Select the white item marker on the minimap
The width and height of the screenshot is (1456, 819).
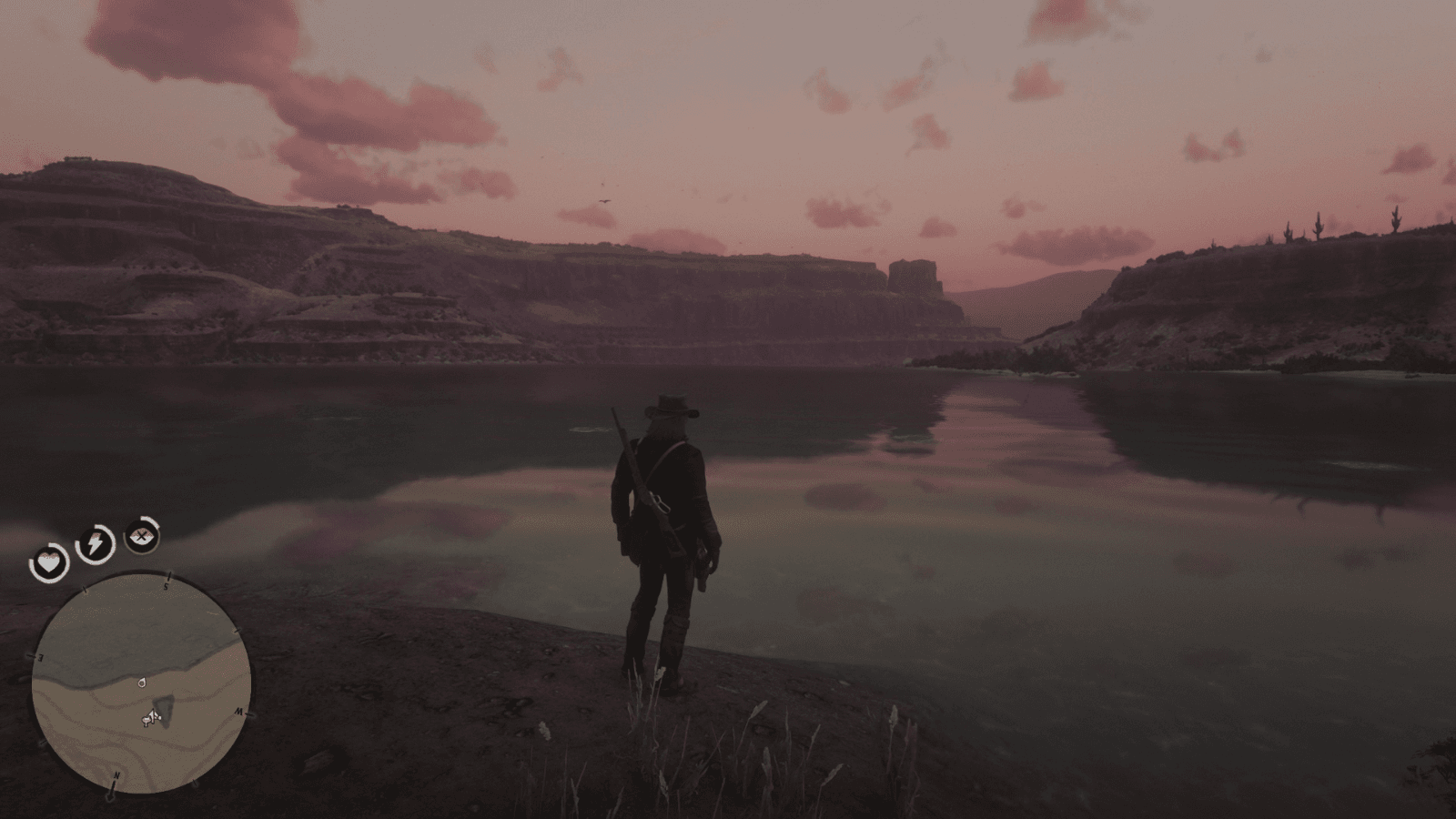(141, 682)
